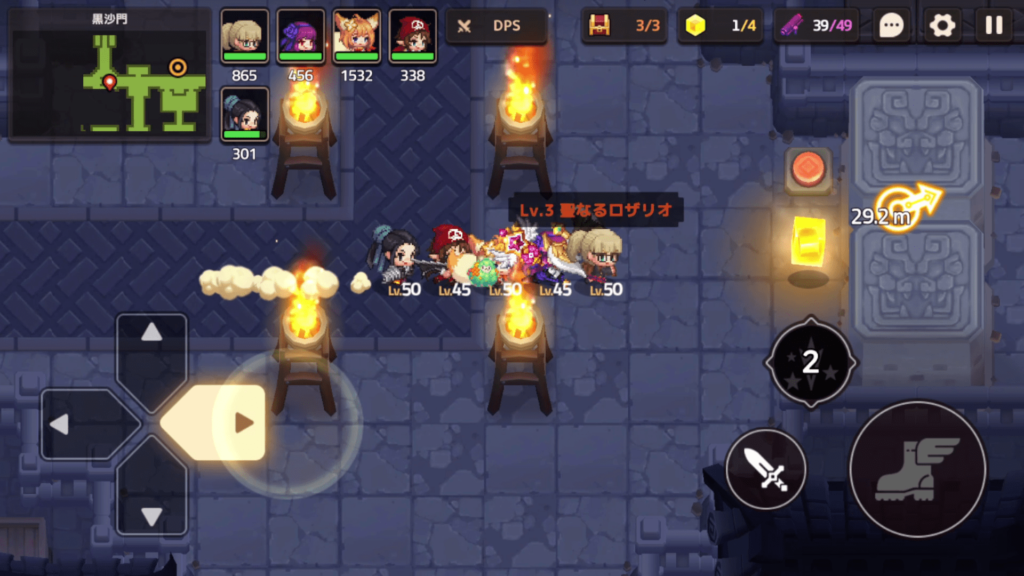Screen dimensions: 1024x576
Task: Select the blonde hero portrait with 865 HP
Action: [244, 37]
